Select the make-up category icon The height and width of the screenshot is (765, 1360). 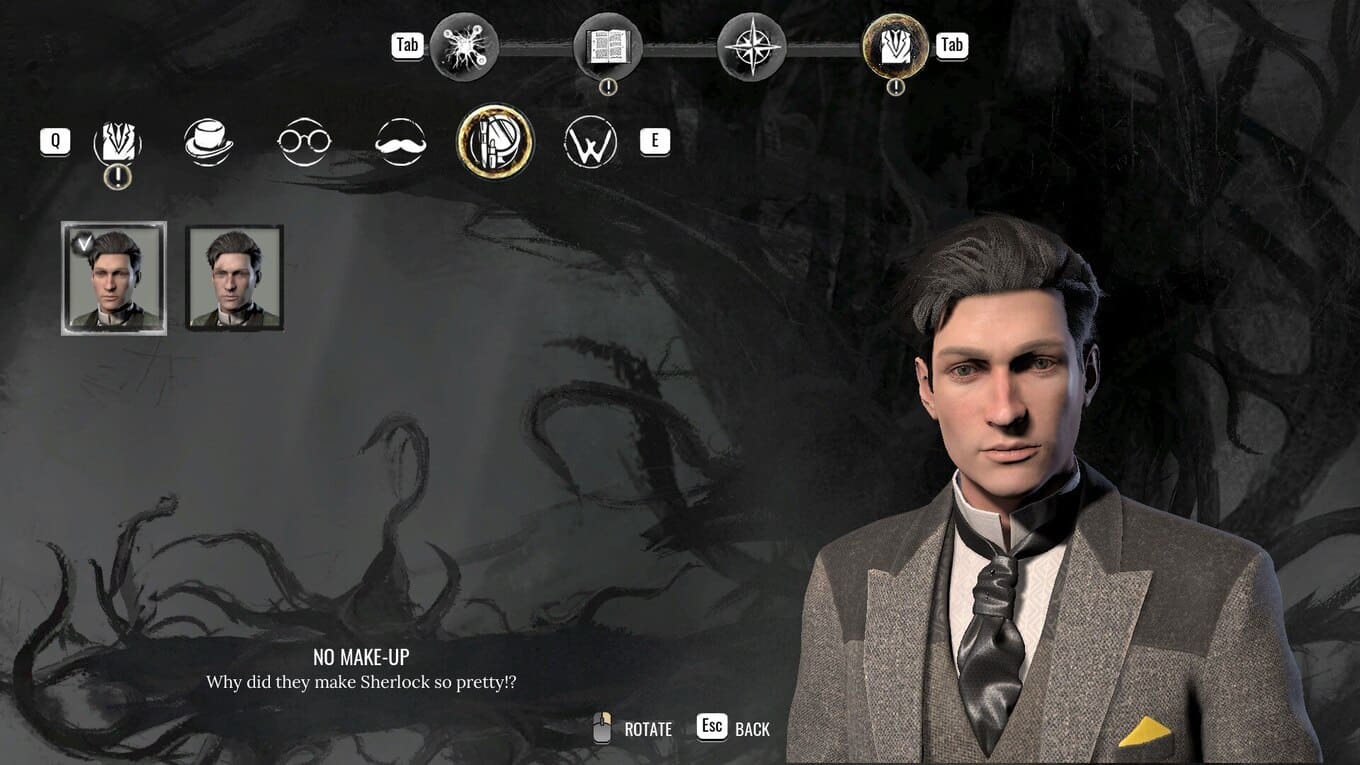495,142
